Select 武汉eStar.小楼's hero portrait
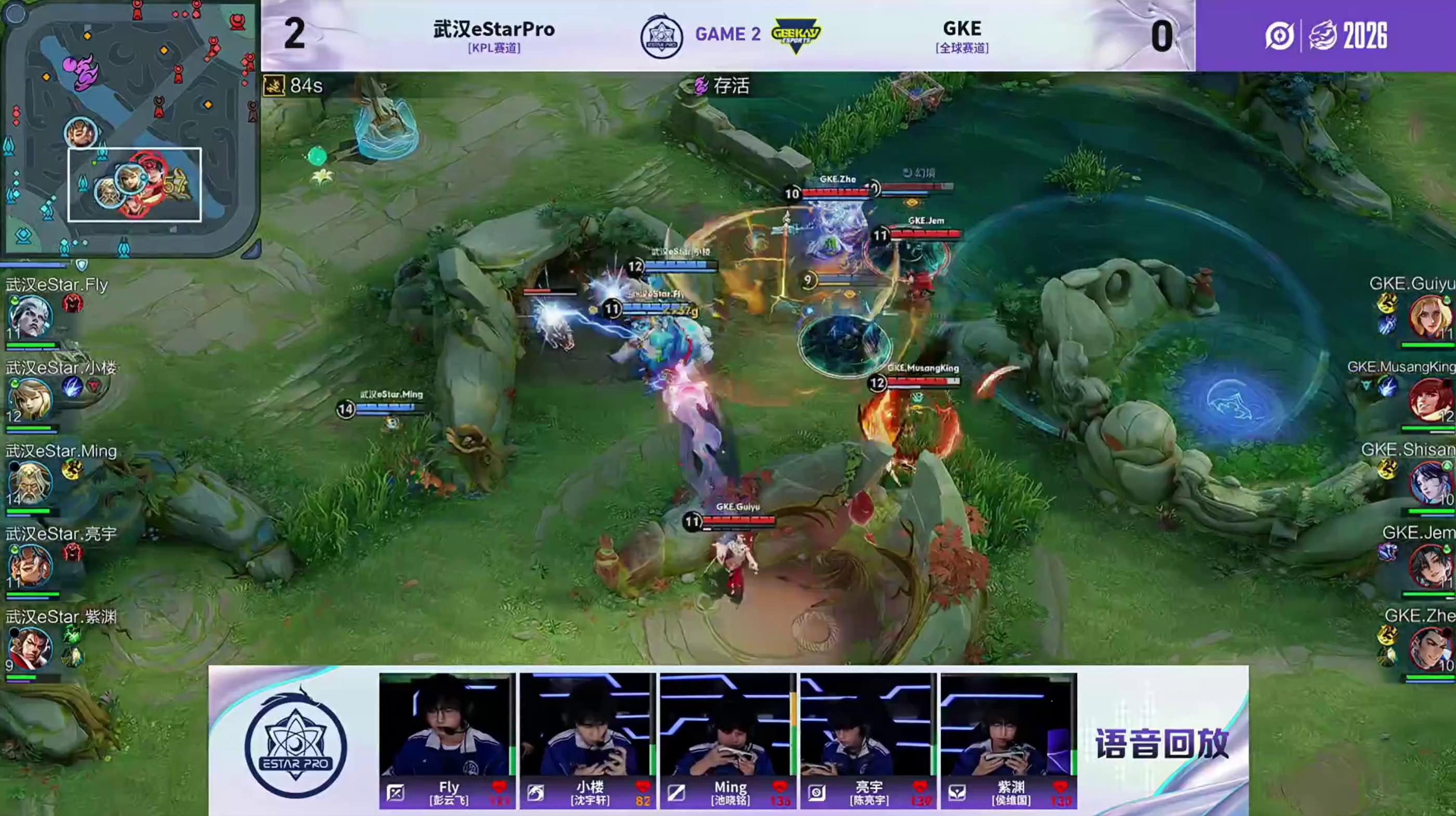The height and width of the screenshot is (816, 1456). tap(30, 400)
